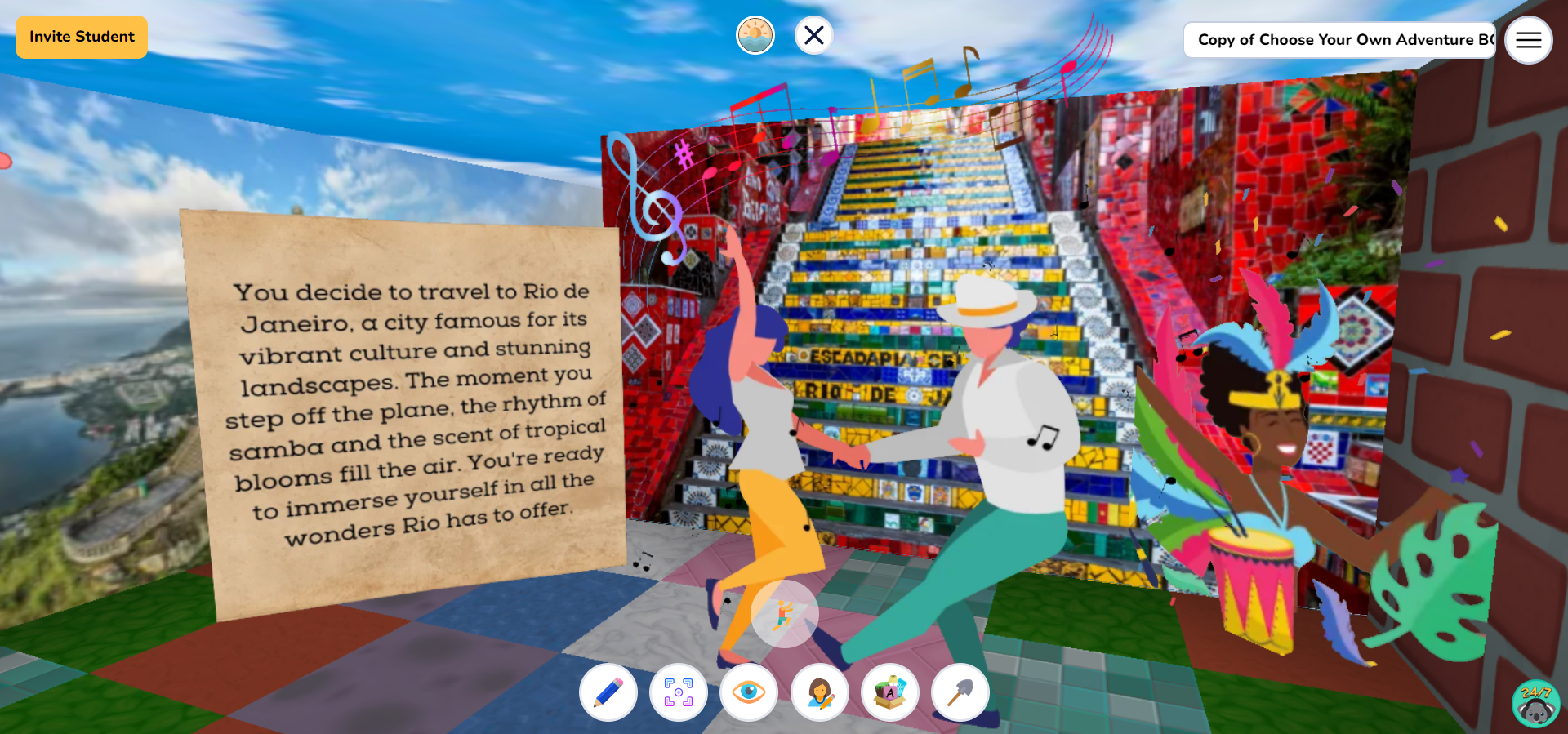Open the hamburger menu
Screen dimensions: 1568x734
[1528, 39]
